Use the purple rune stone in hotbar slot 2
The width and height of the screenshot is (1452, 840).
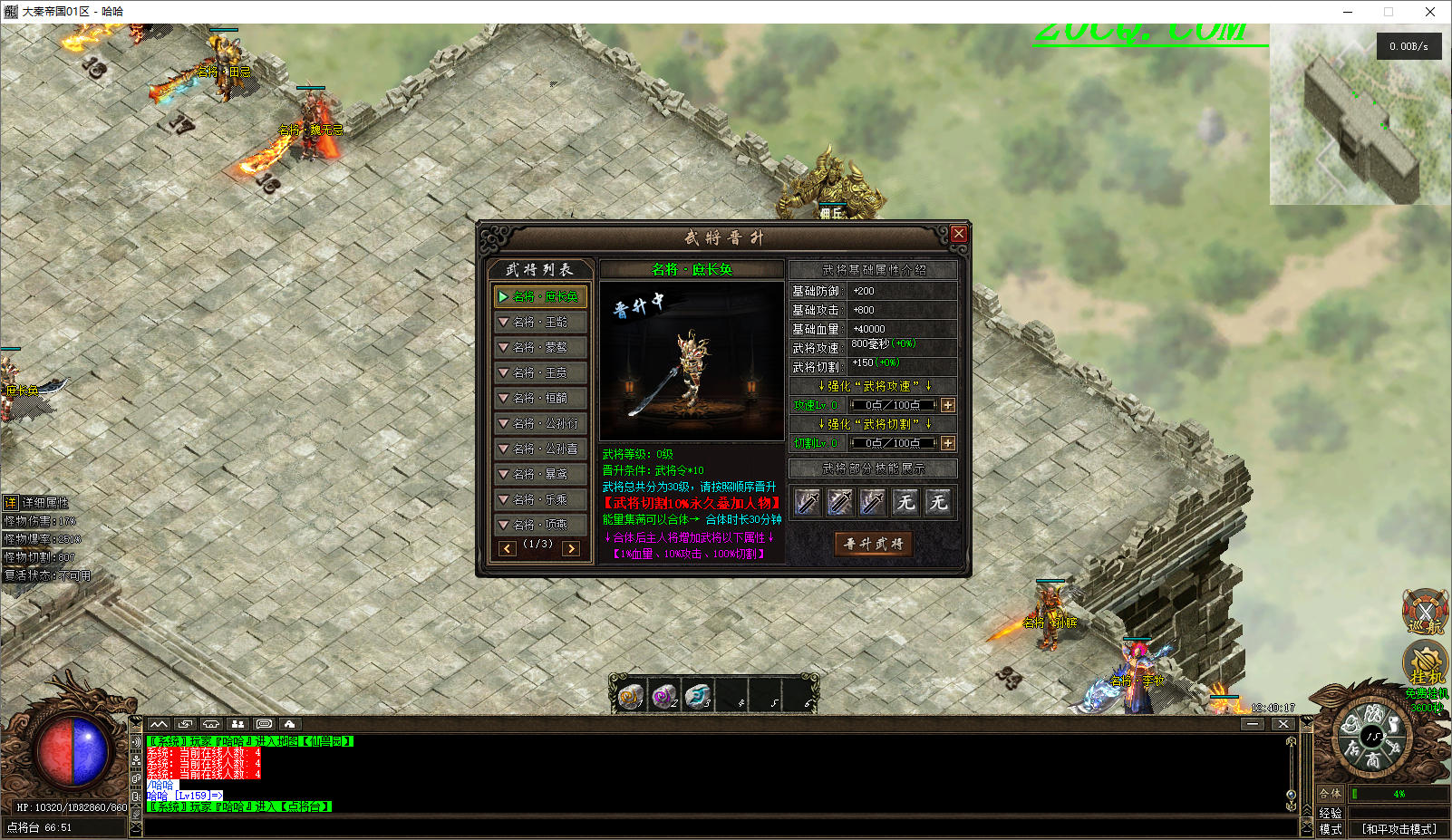pos(663,696)
